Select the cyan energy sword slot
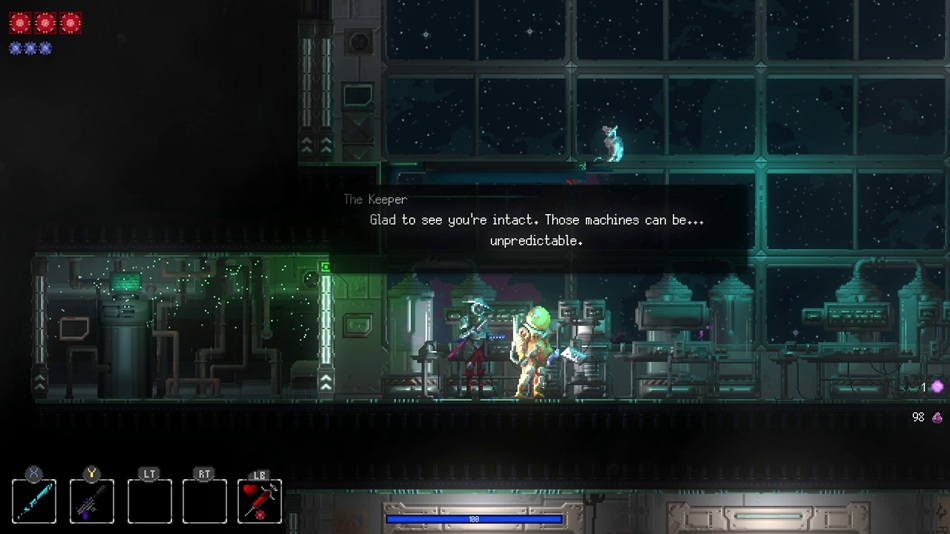950x534 pixels. 34,501
